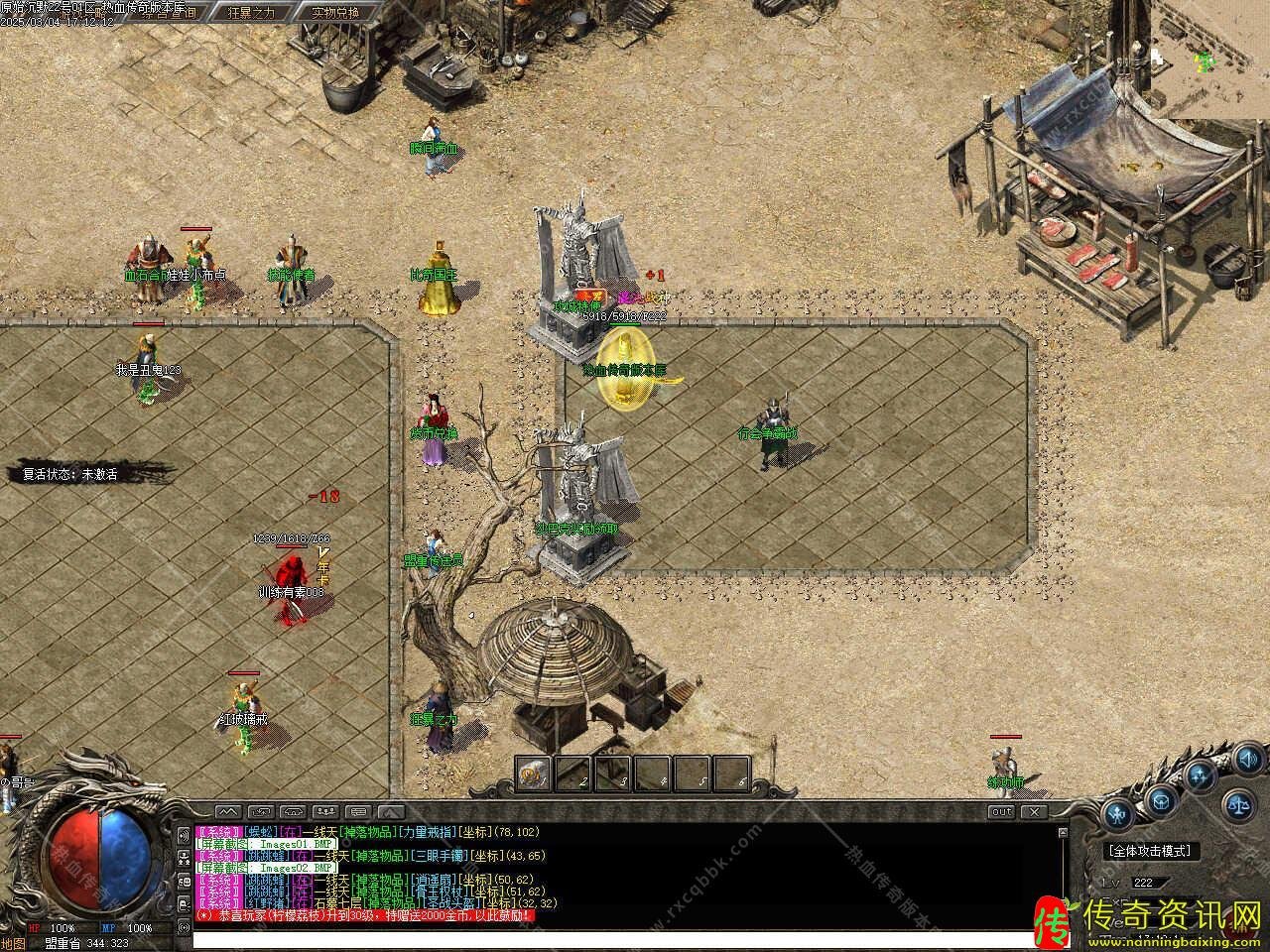Use the item in hotbar slot 1

pos(535,773)
